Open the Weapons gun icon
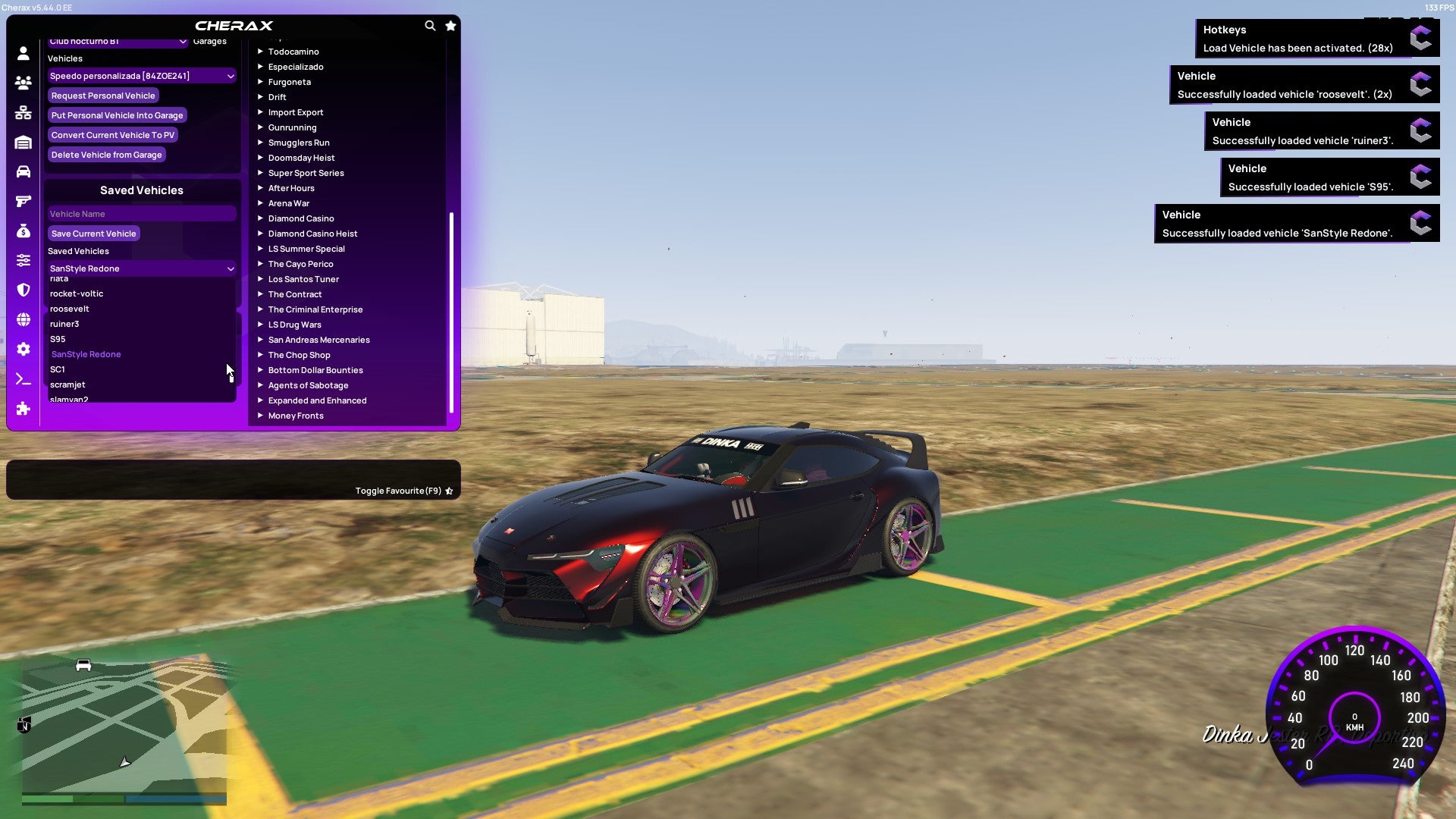The image size is (1456, 819). pyautogui.click(x=23, y=200)
